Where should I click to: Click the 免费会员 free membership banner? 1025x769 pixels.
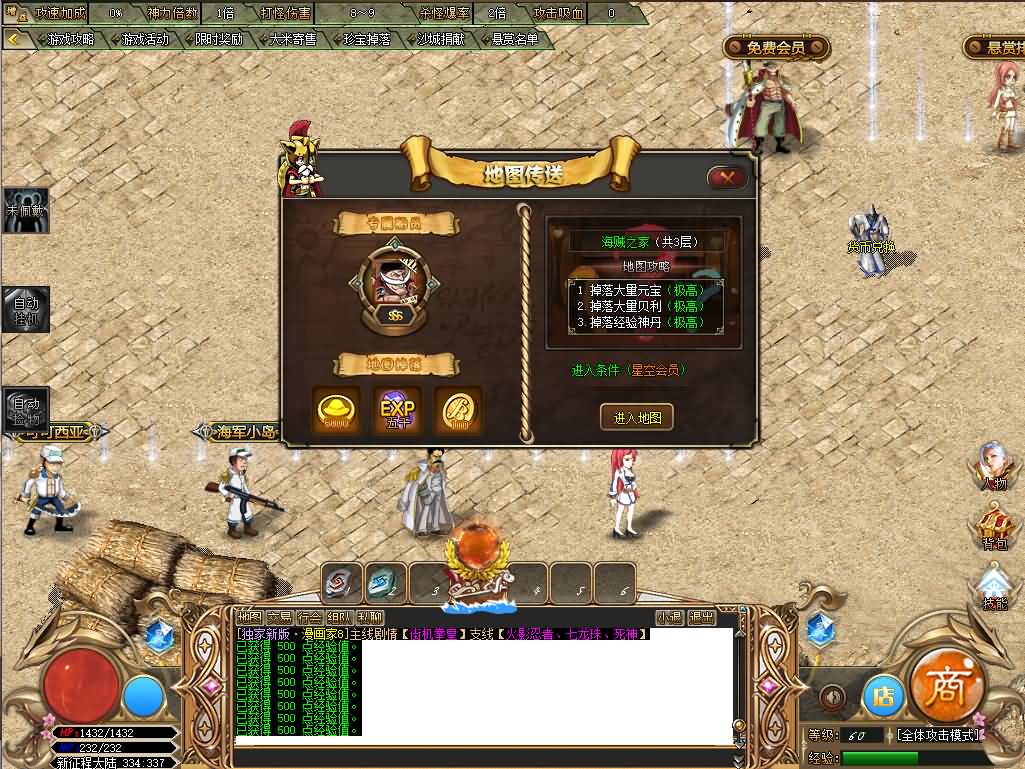click(x=776, y=48)
